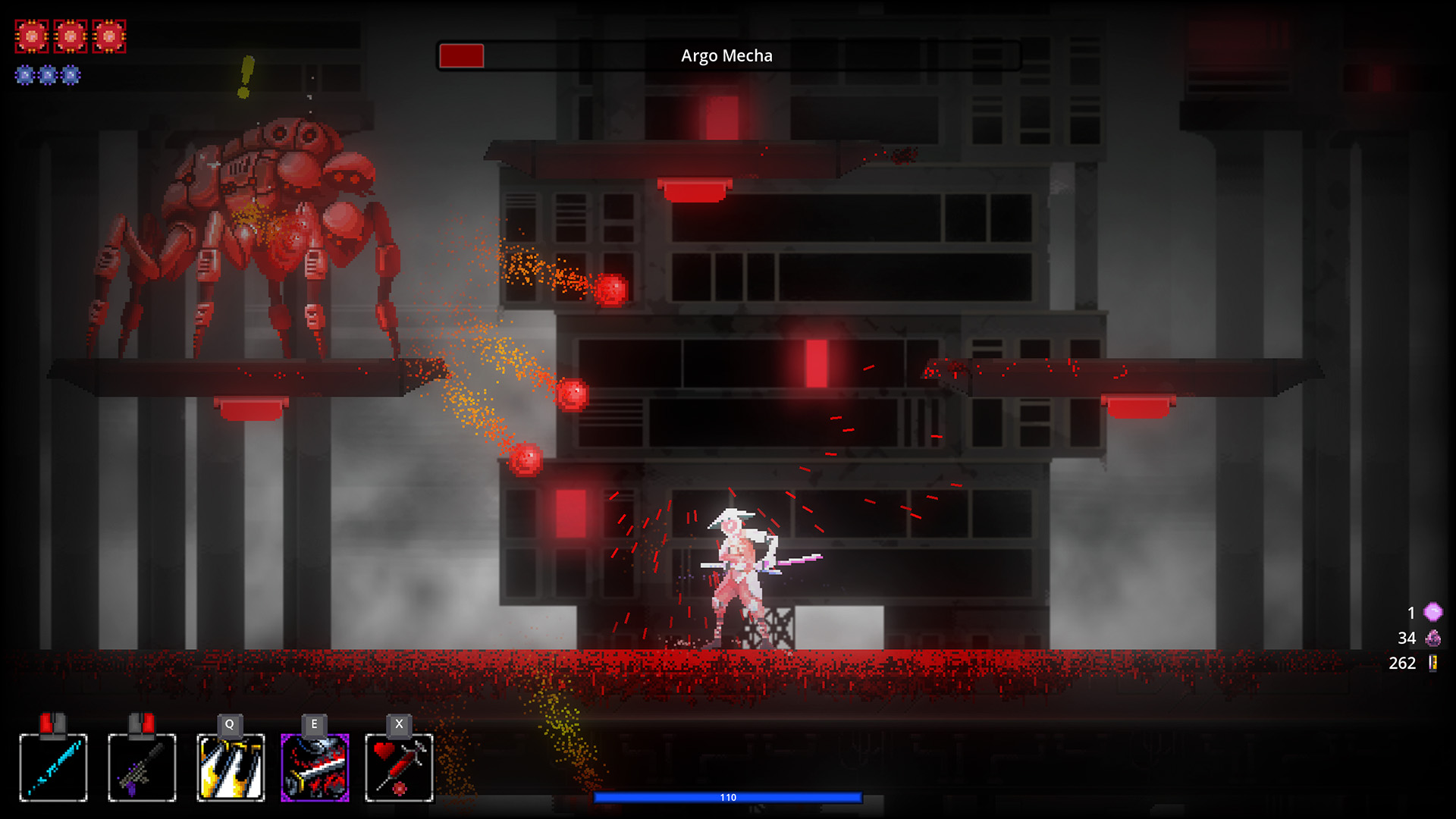The width and height of the screenshot is (1456, 819).
Task: Activate the purple-framed red blade ability
Action: coord(315,767)
